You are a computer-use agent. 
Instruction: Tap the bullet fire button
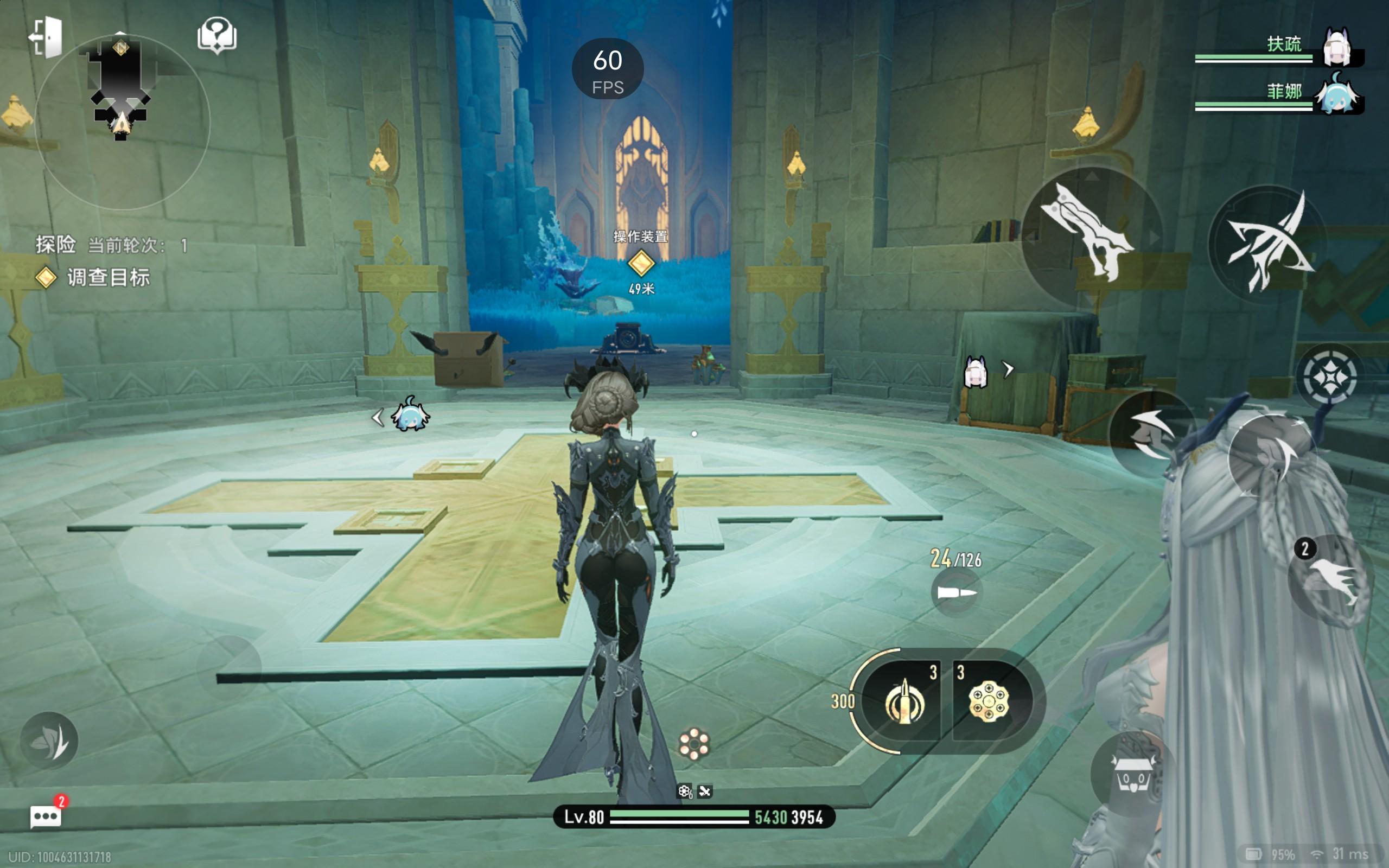pos(955,592)
